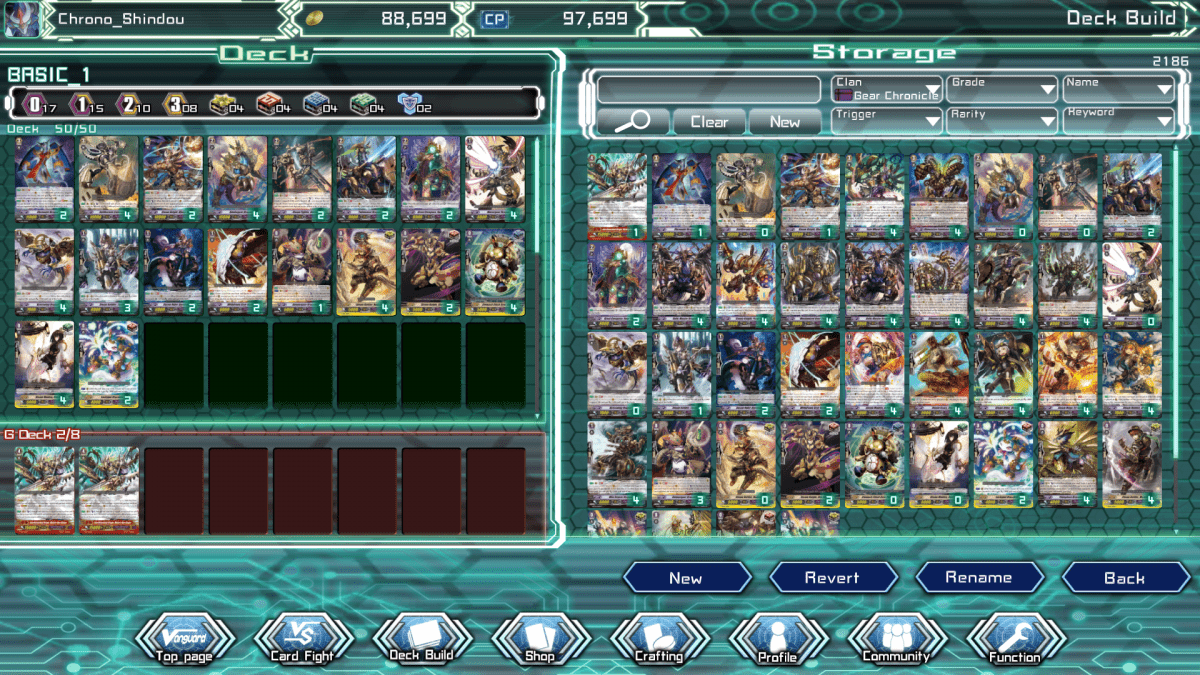The height and width of the screenshot is (675, 1200).
Task: Create a new deck with New
Action: pyautogui.click(x=686, y=578)
